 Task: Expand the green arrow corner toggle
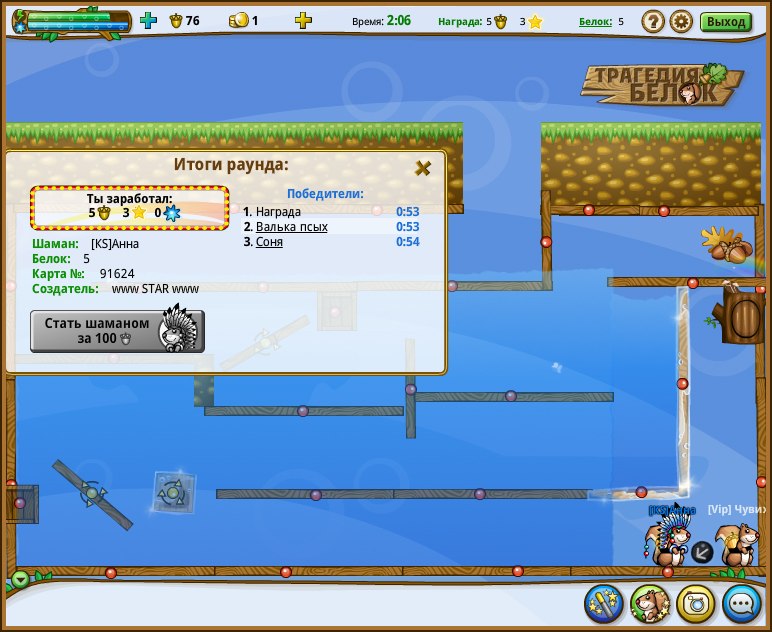[x=21, y=579]
